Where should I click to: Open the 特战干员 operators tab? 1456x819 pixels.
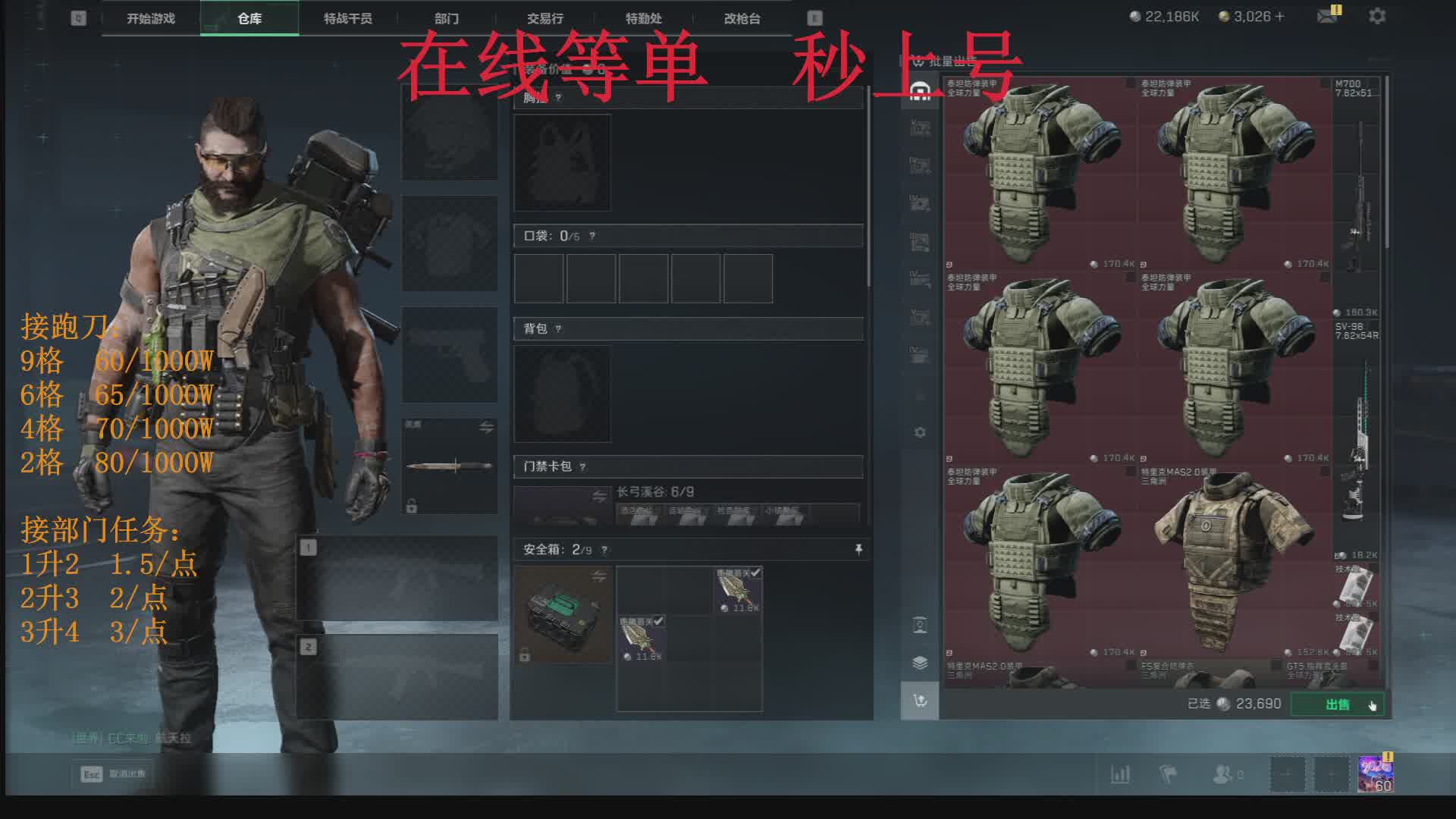tap(347, 18)
